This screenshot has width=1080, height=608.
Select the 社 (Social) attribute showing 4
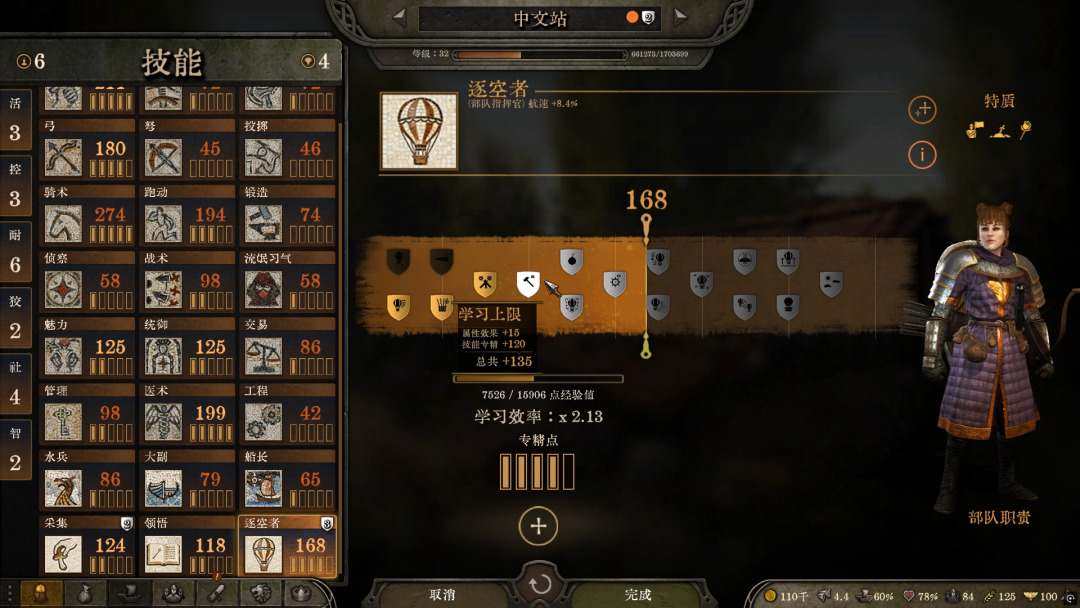(15, 384)
